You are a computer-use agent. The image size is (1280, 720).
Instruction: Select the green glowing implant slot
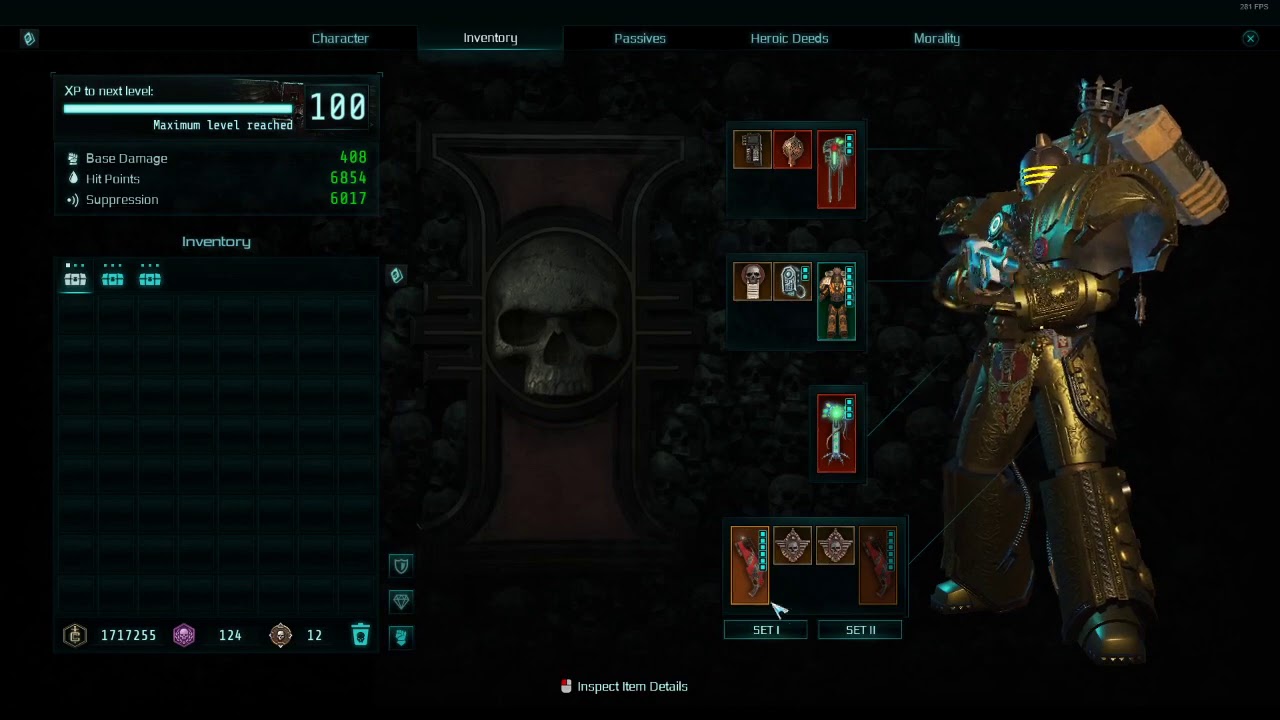[836, 433]
